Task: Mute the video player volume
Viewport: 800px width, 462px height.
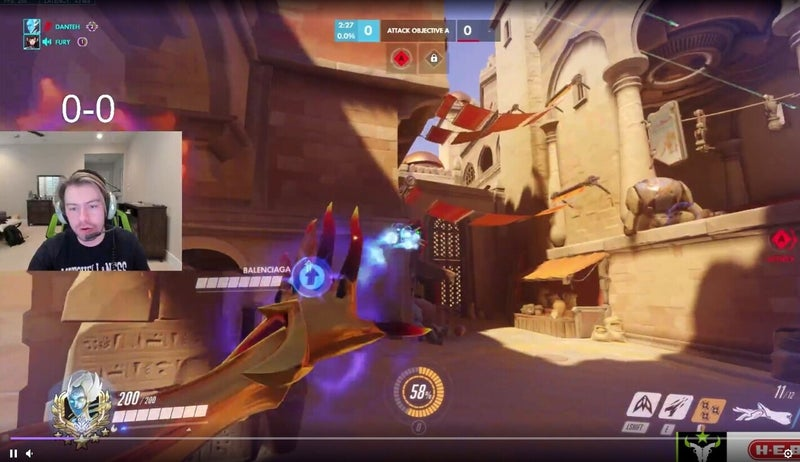Action: [30, 453]
